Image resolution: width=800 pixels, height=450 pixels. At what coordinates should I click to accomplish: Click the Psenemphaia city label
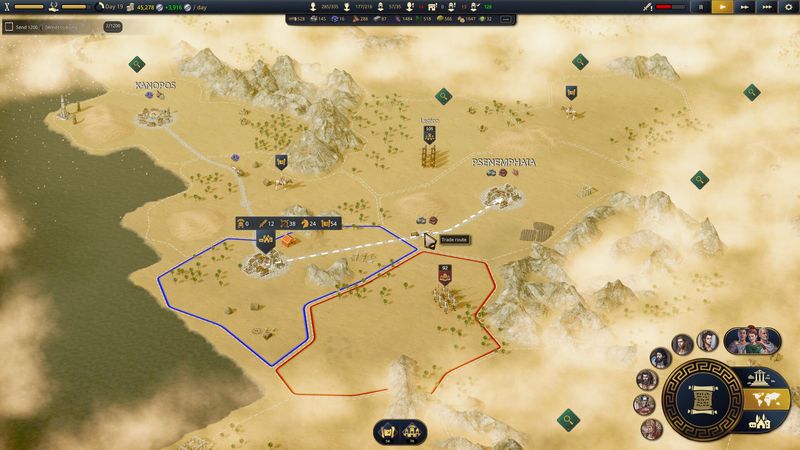[506, 162]
